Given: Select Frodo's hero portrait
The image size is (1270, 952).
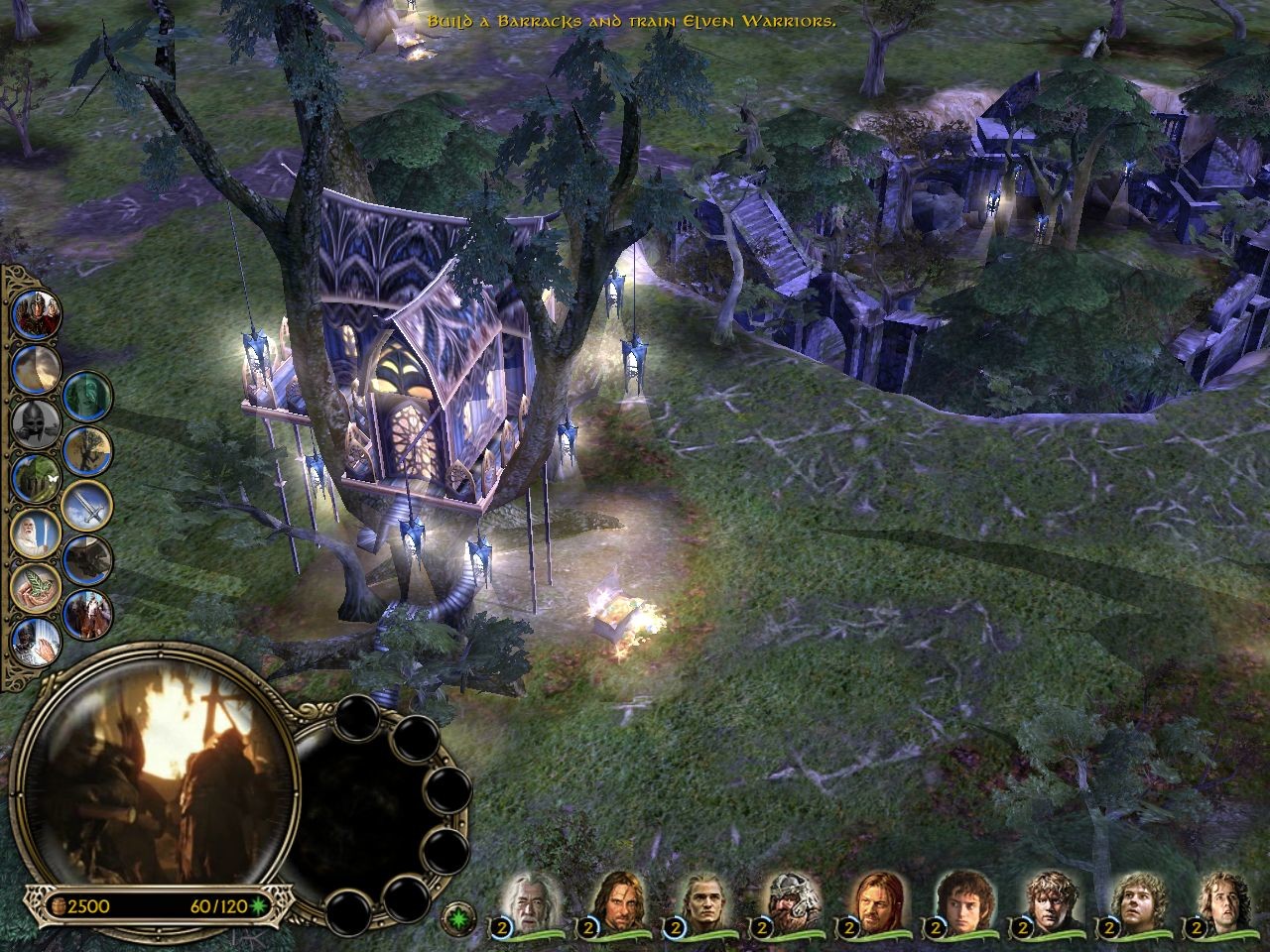Looking at the screenshot, I should [959, 900].
